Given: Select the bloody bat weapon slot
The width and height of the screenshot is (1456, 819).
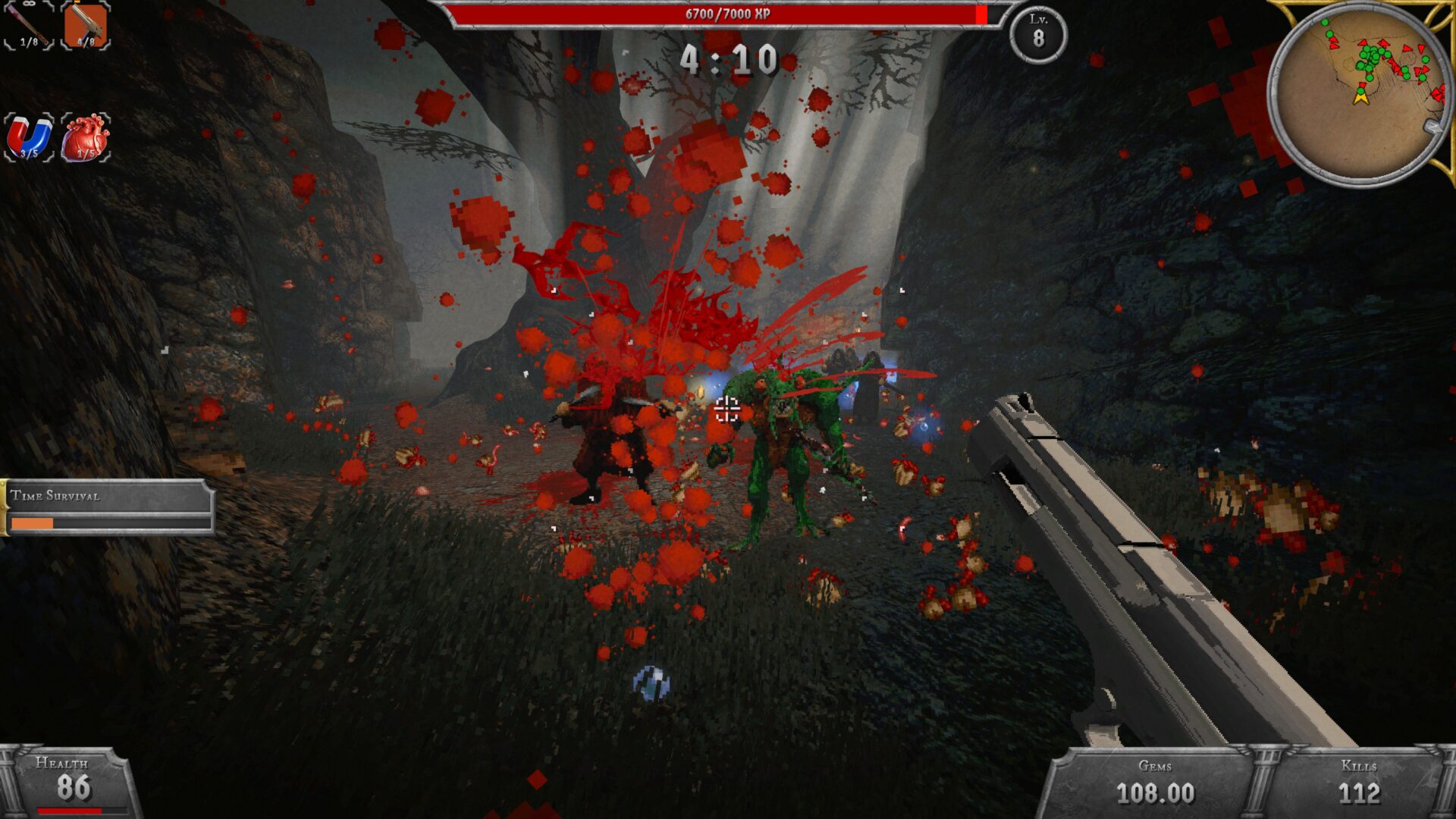Looking at the screenshot, I should [x=29, y=25].
